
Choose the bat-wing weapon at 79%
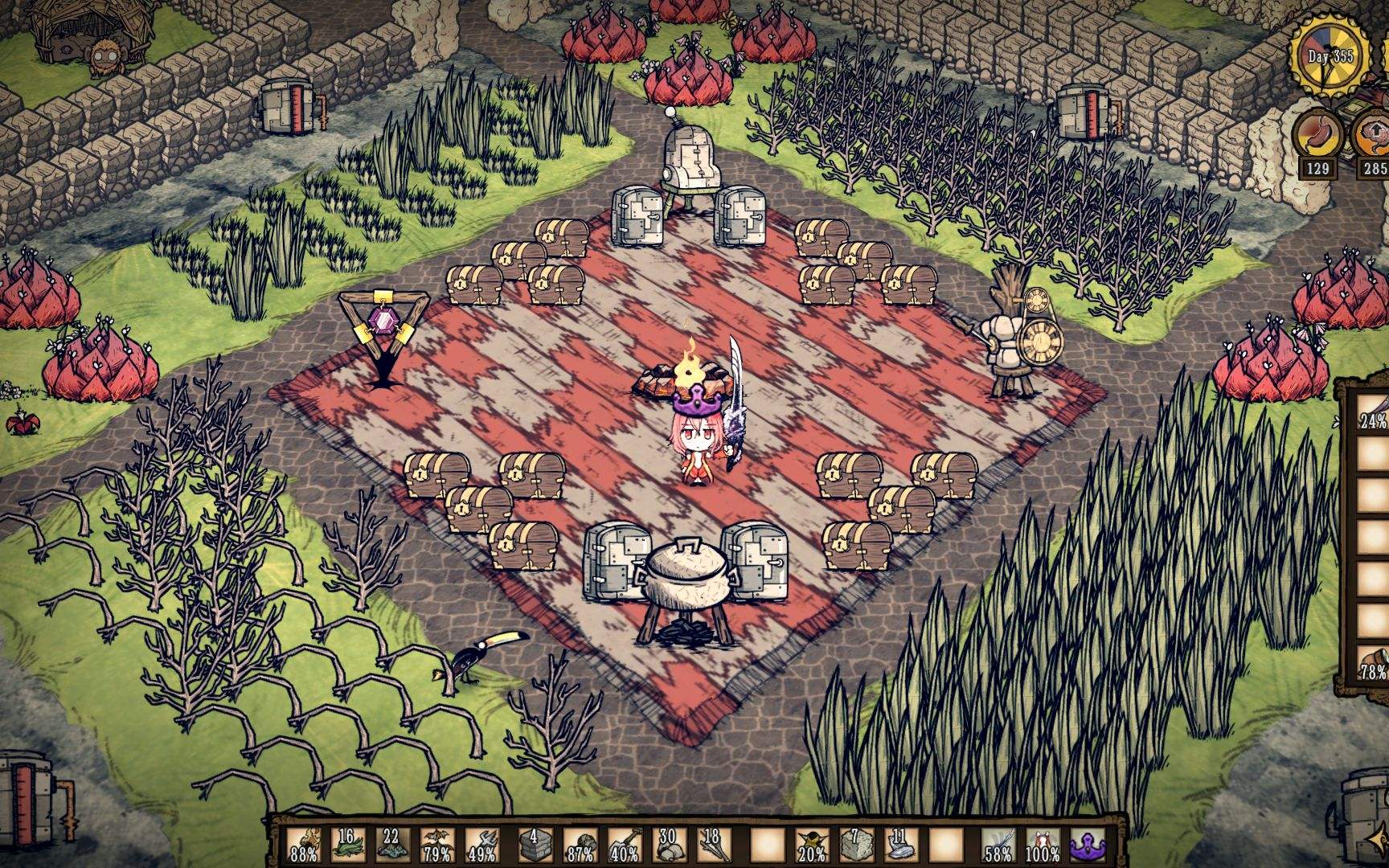[439, 844]
